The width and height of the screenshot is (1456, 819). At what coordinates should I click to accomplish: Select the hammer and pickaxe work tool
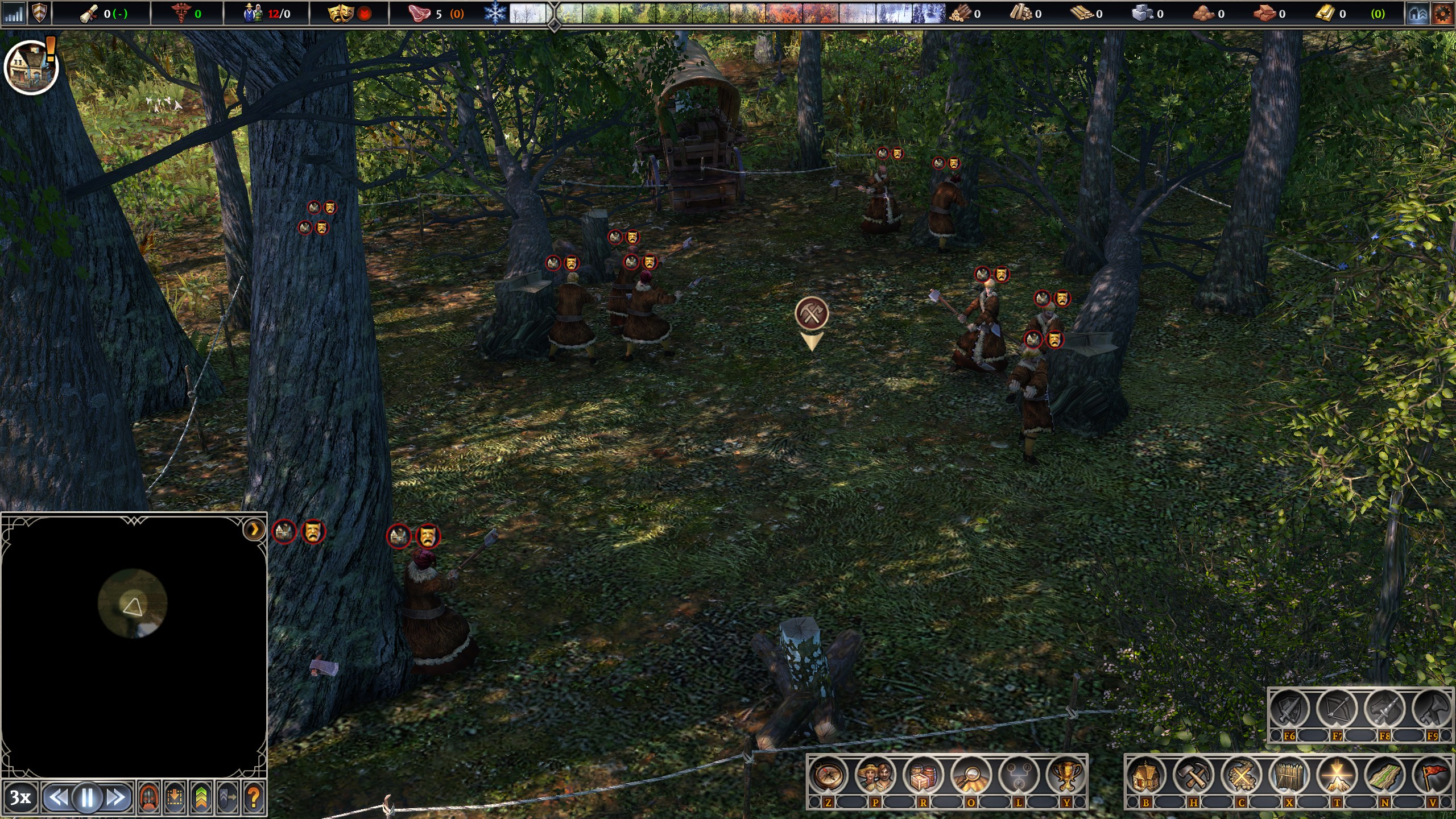(x=1194, y=776)
